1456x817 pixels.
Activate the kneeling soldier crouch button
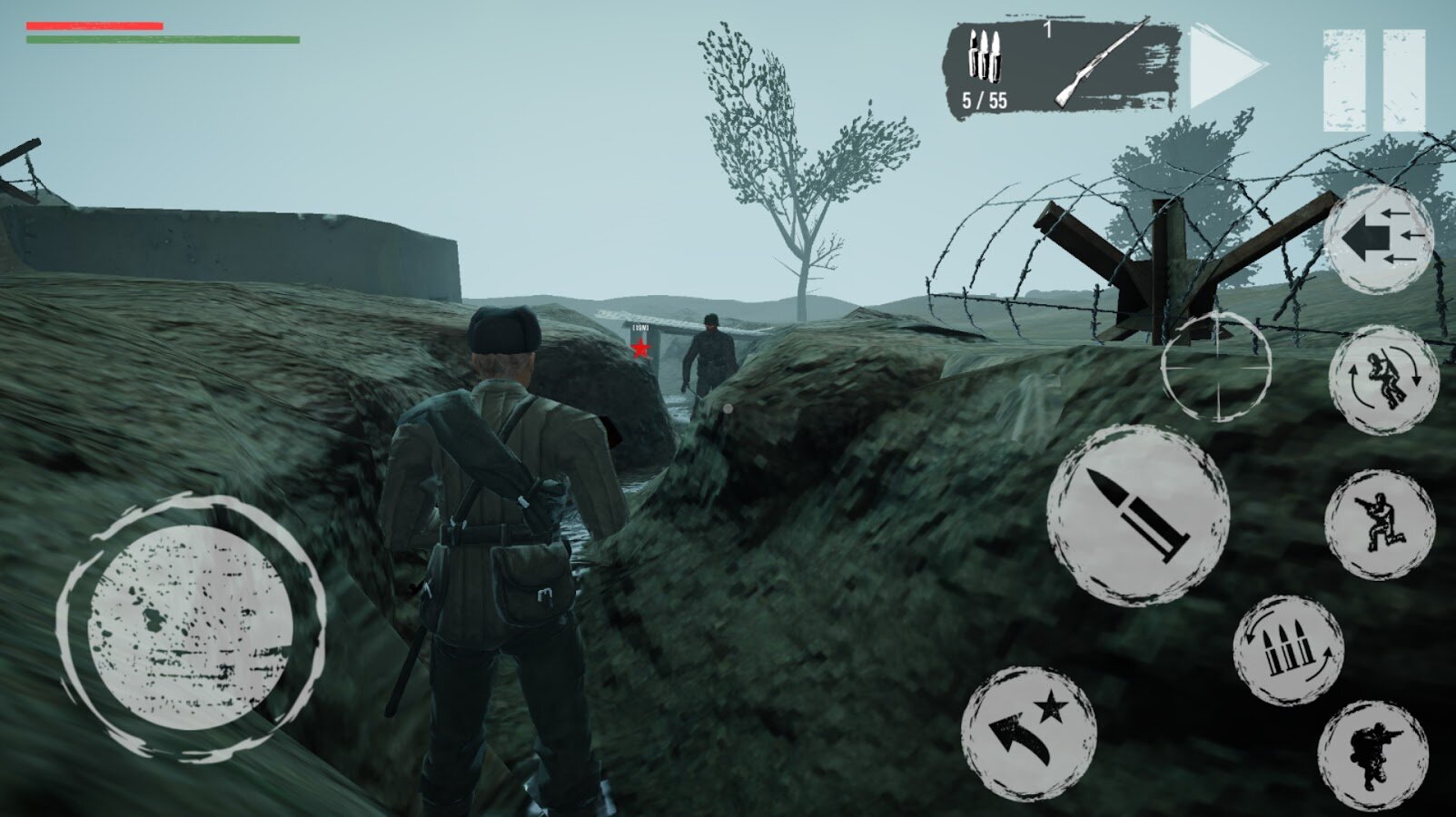(x=1380, y=523)
